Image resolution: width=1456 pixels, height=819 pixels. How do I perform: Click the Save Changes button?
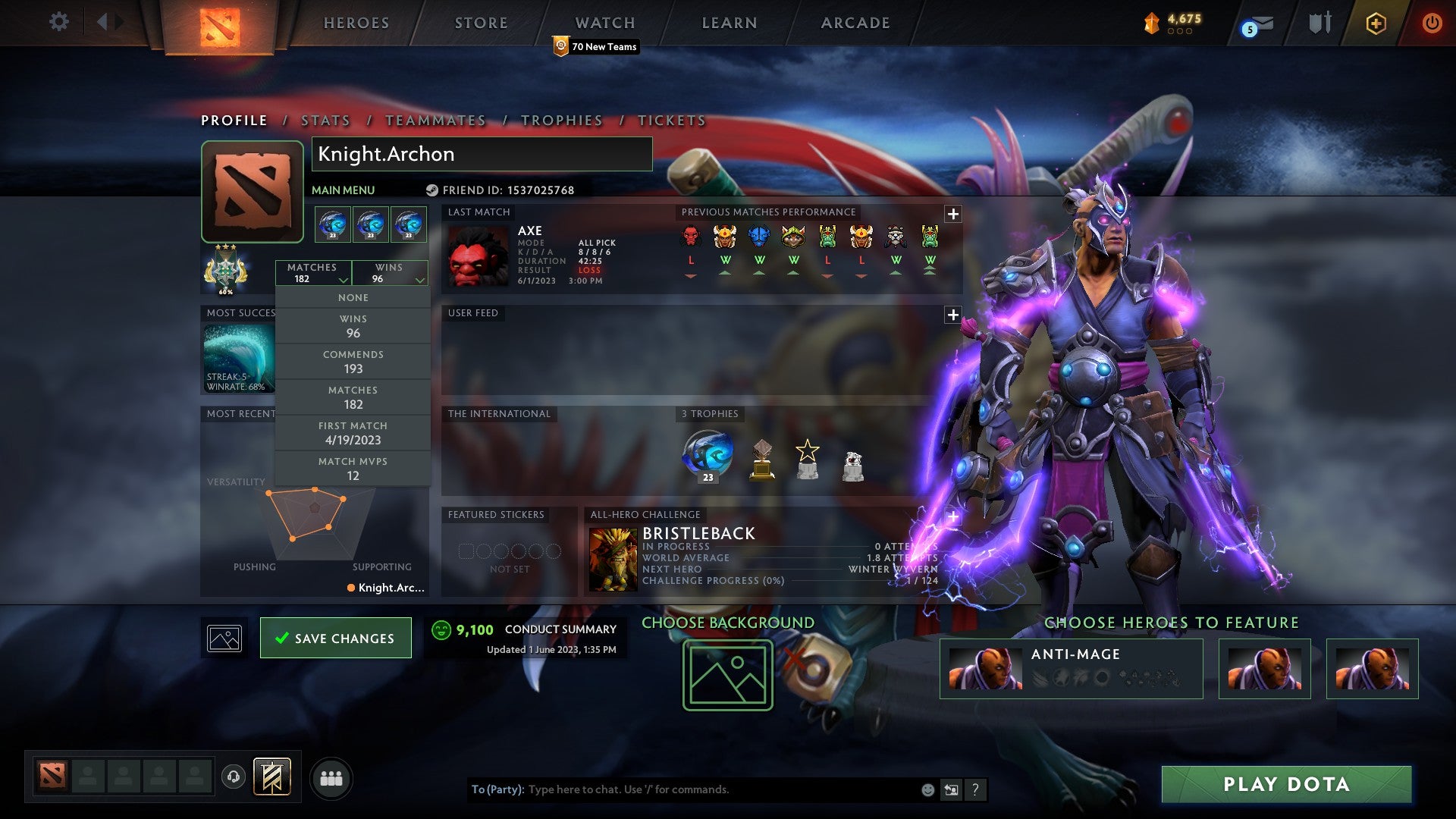click(x=335, y=638)
